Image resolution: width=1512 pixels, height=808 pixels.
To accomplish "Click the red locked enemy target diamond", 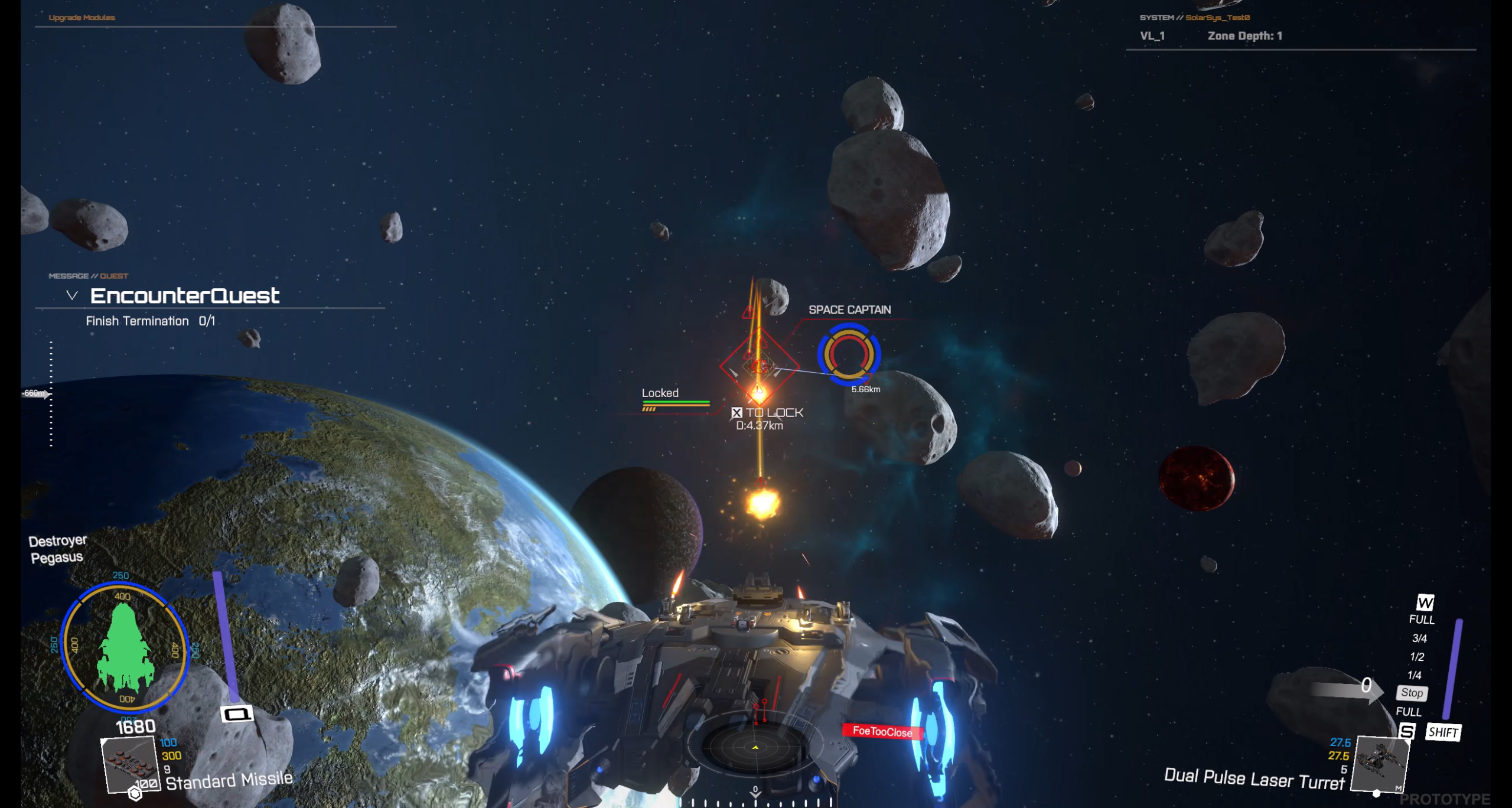I will click(x=759, y=366).
